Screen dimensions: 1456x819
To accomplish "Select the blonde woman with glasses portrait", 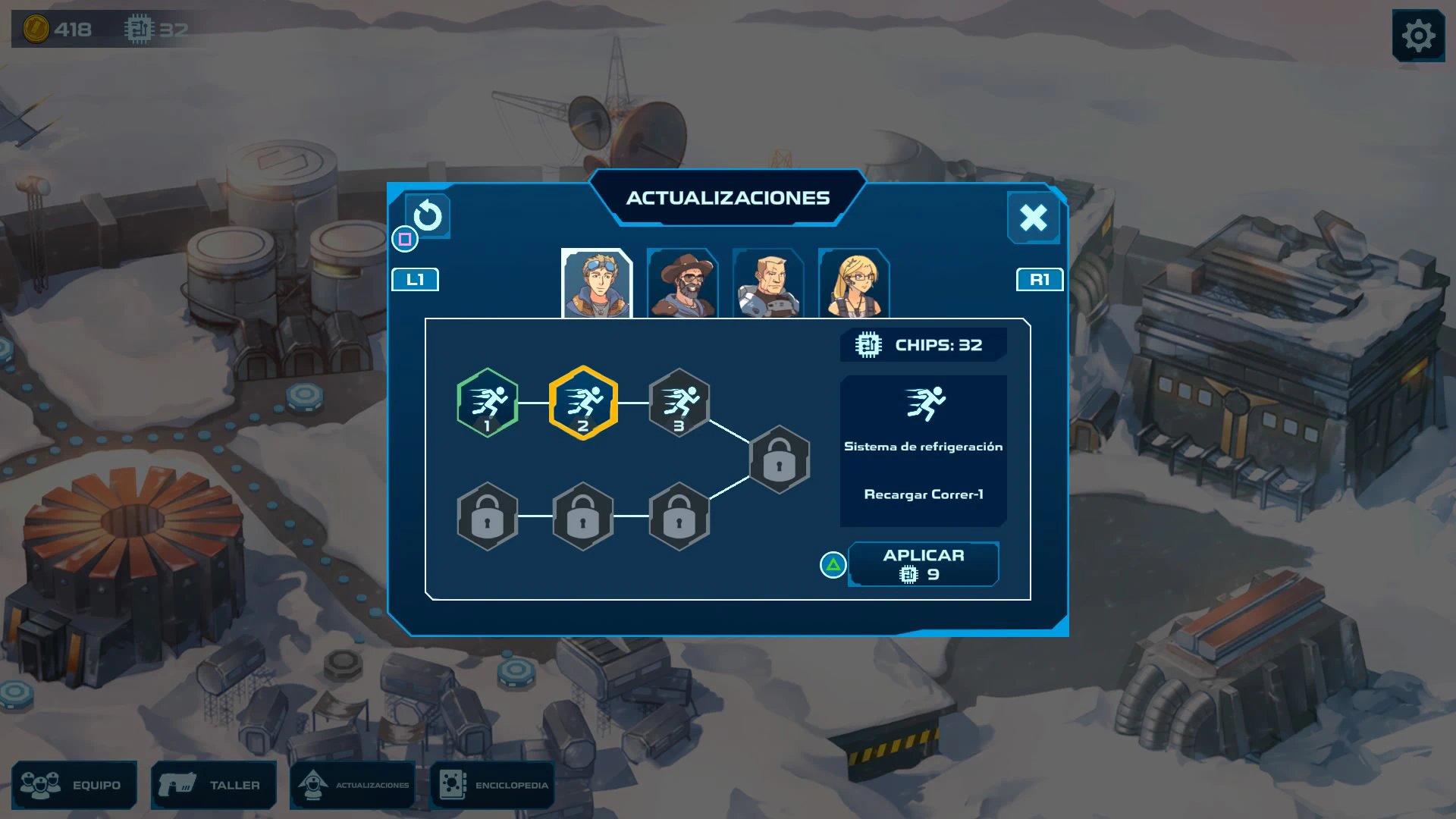I will (854, 284).
